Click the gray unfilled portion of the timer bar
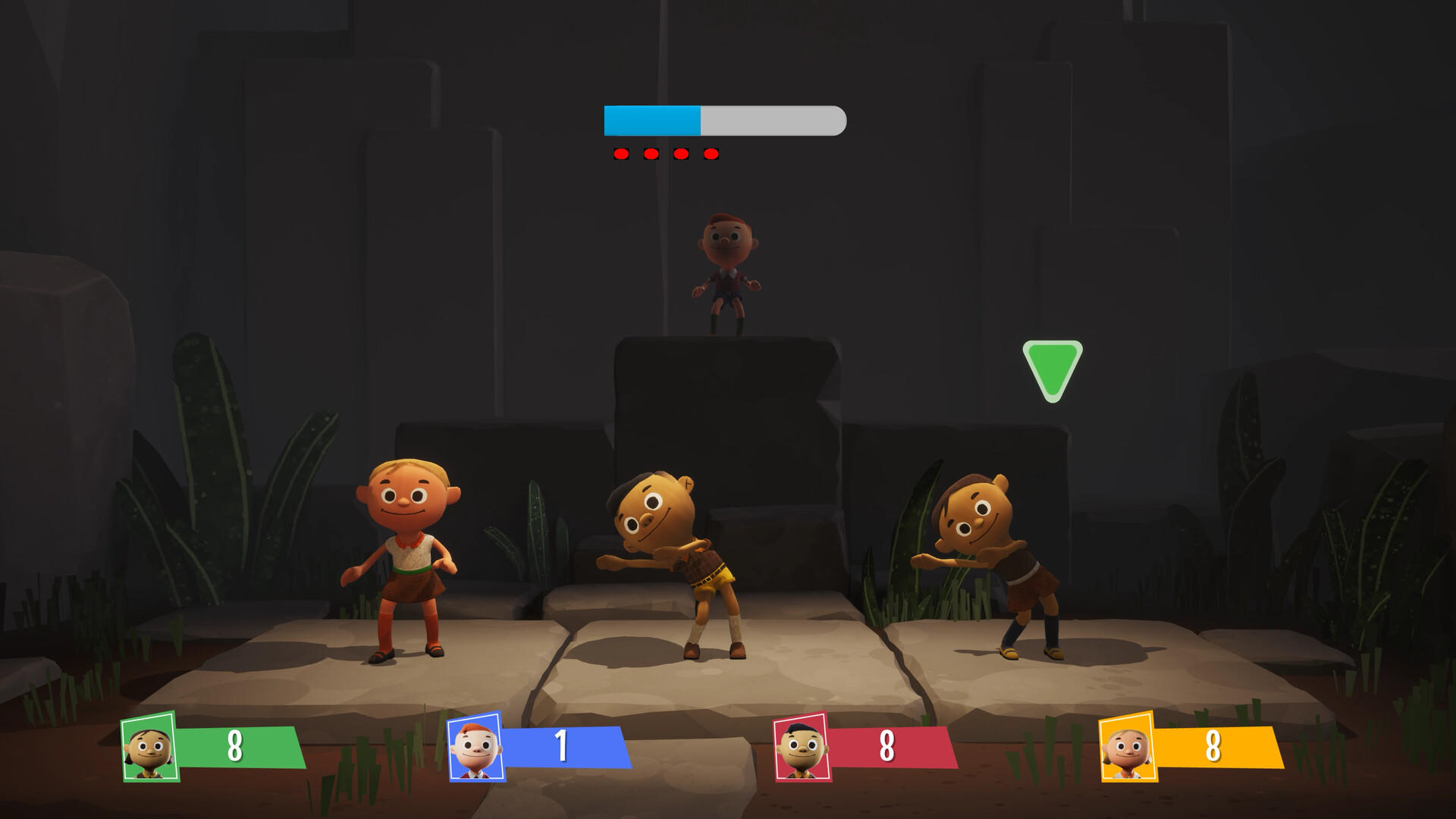 pyautogui.click(x=773, y=119)
